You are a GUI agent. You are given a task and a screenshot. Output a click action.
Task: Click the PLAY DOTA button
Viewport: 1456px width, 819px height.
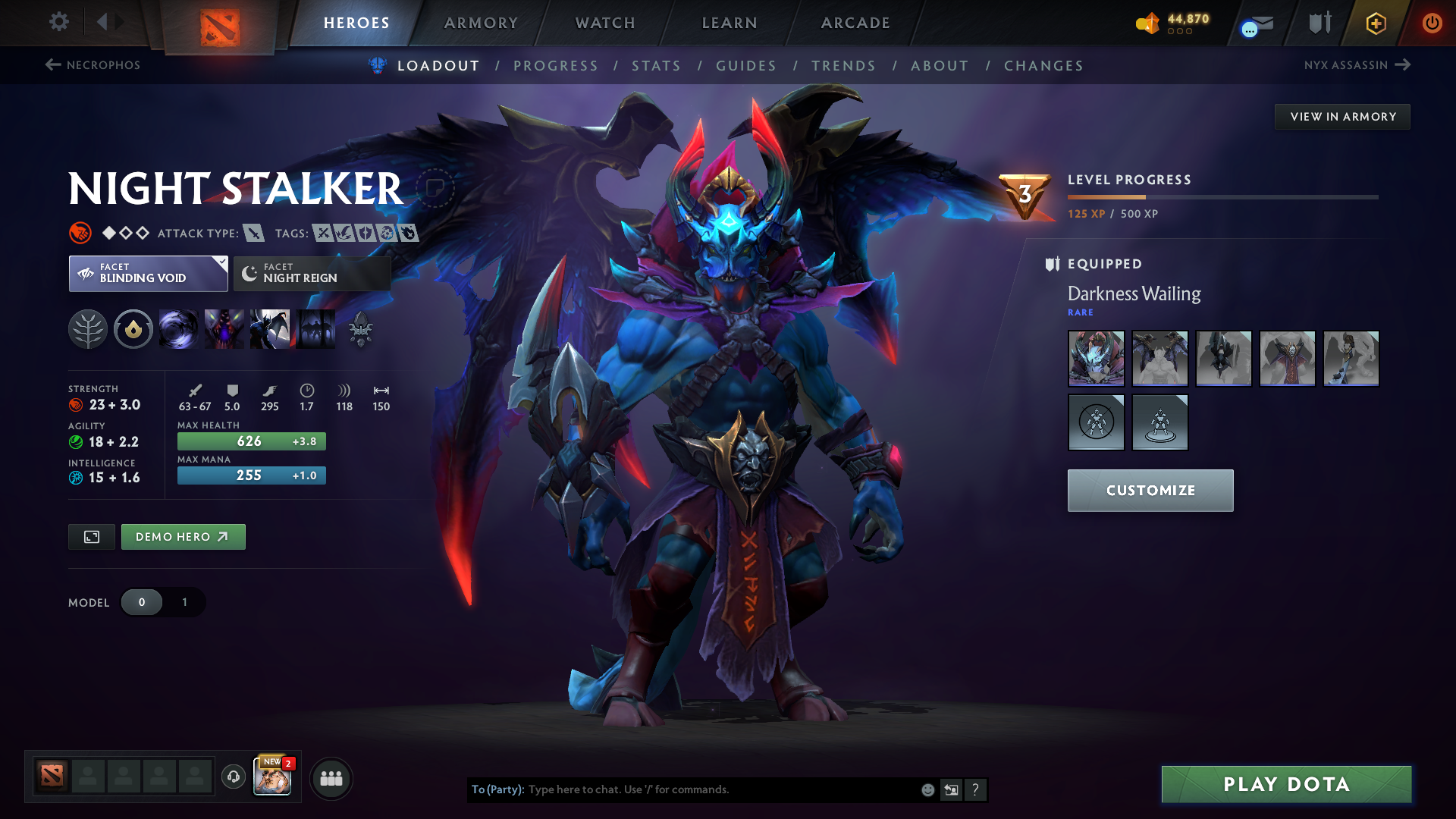1286,784
